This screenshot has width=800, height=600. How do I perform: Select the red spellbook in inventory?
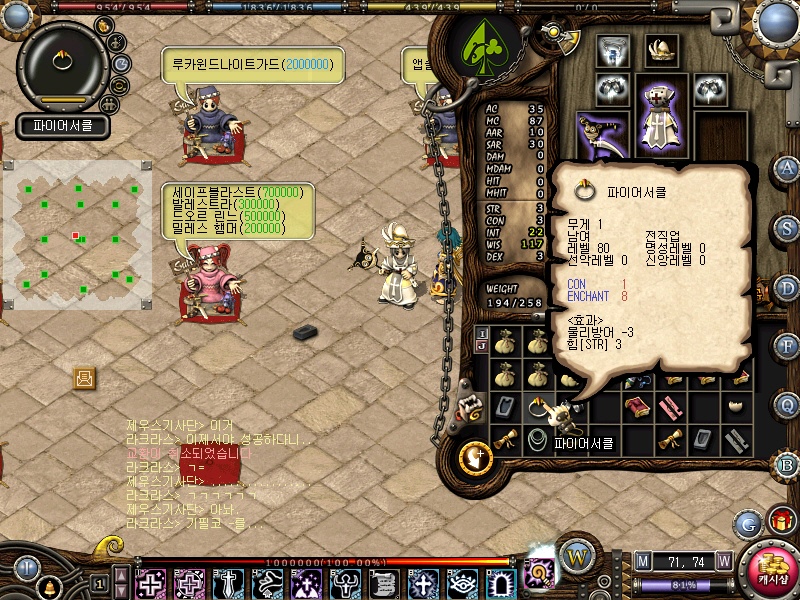tap(636, 407)
